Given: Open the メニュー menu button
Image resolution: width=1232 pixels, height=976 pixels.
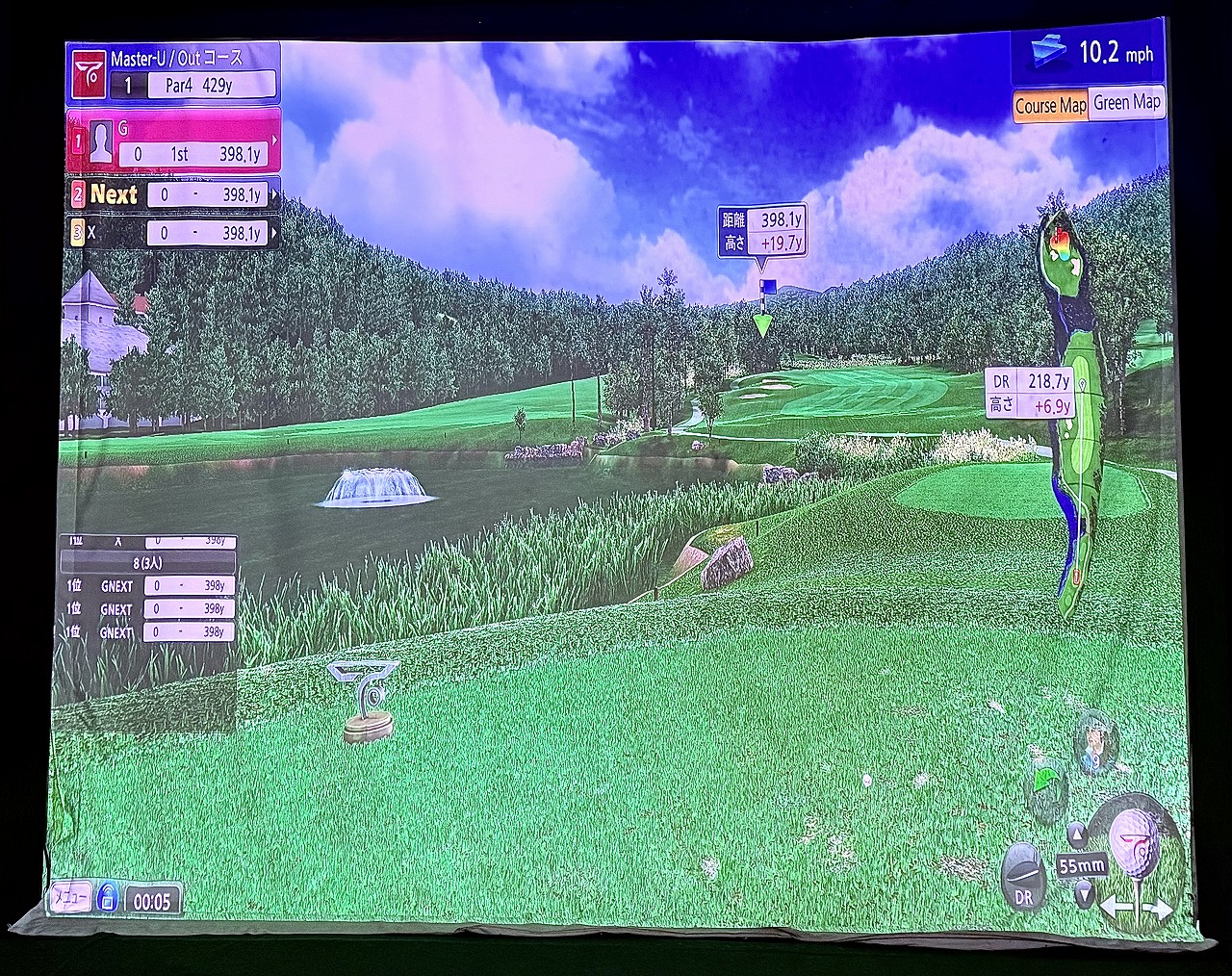Looking at the screenshot, I should 70,897.
